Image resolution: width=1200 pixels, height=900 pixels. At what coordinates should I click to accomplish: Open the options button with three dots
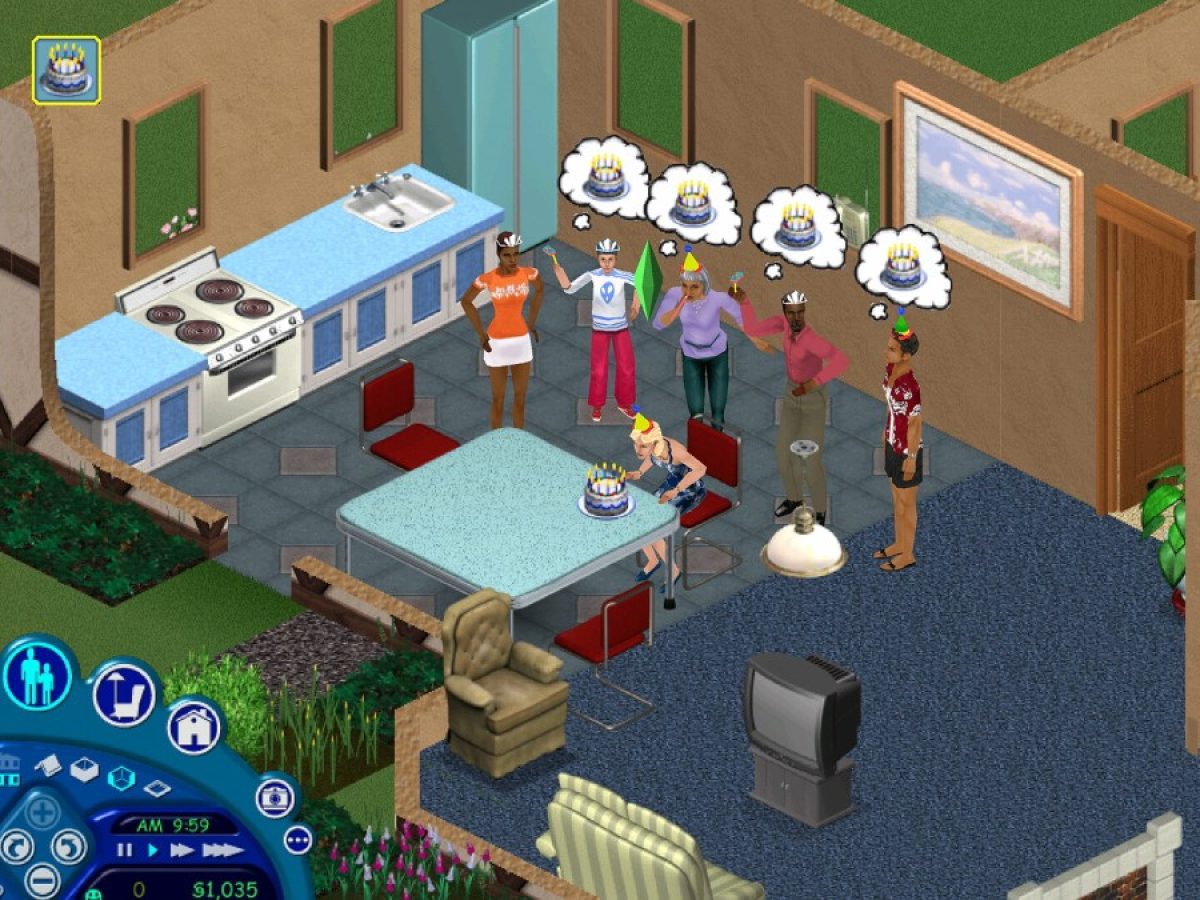pos(298,839)
